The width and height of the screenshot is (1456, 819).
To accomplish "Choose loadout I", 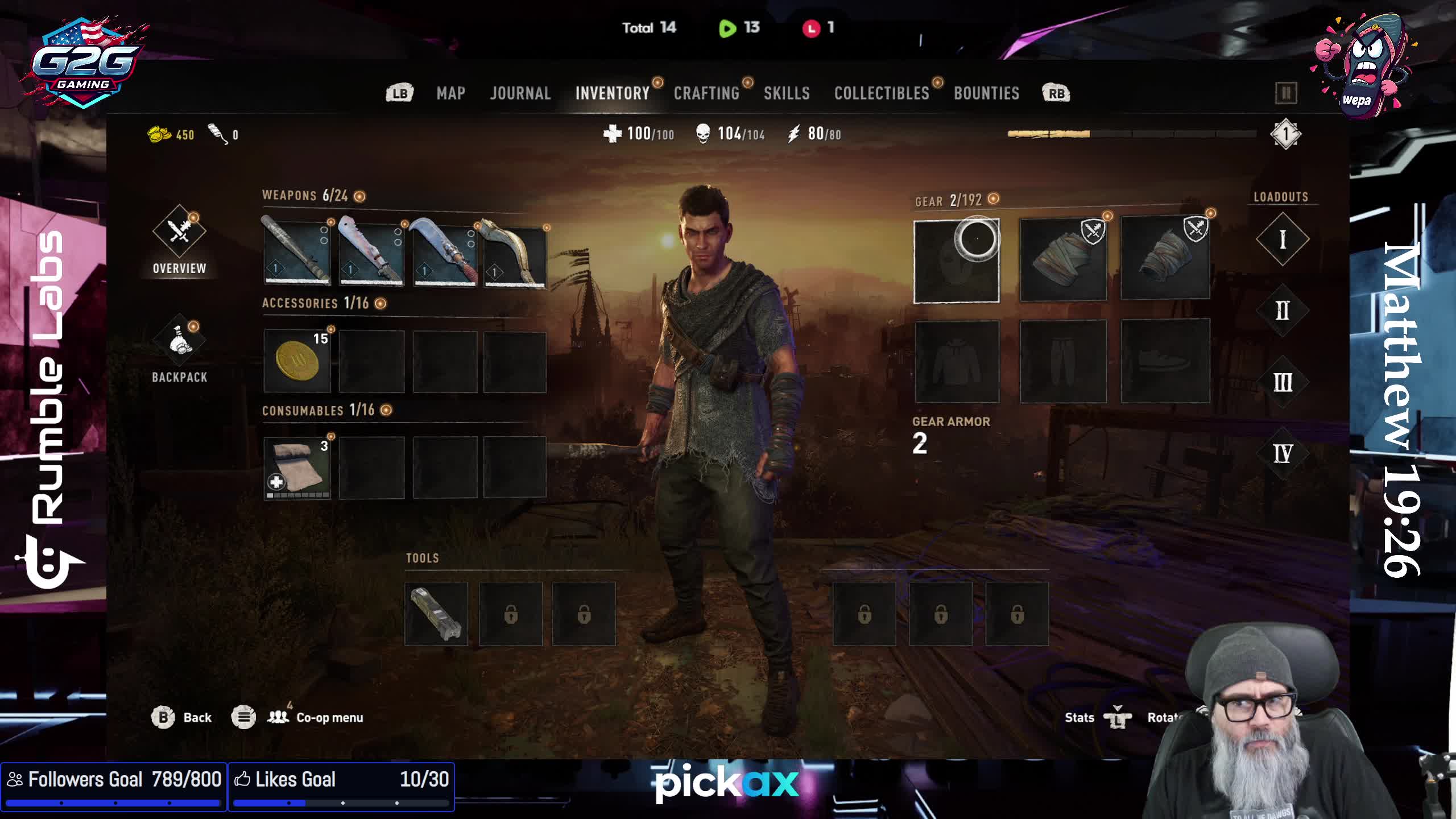I will click(x=1283, y=239).
